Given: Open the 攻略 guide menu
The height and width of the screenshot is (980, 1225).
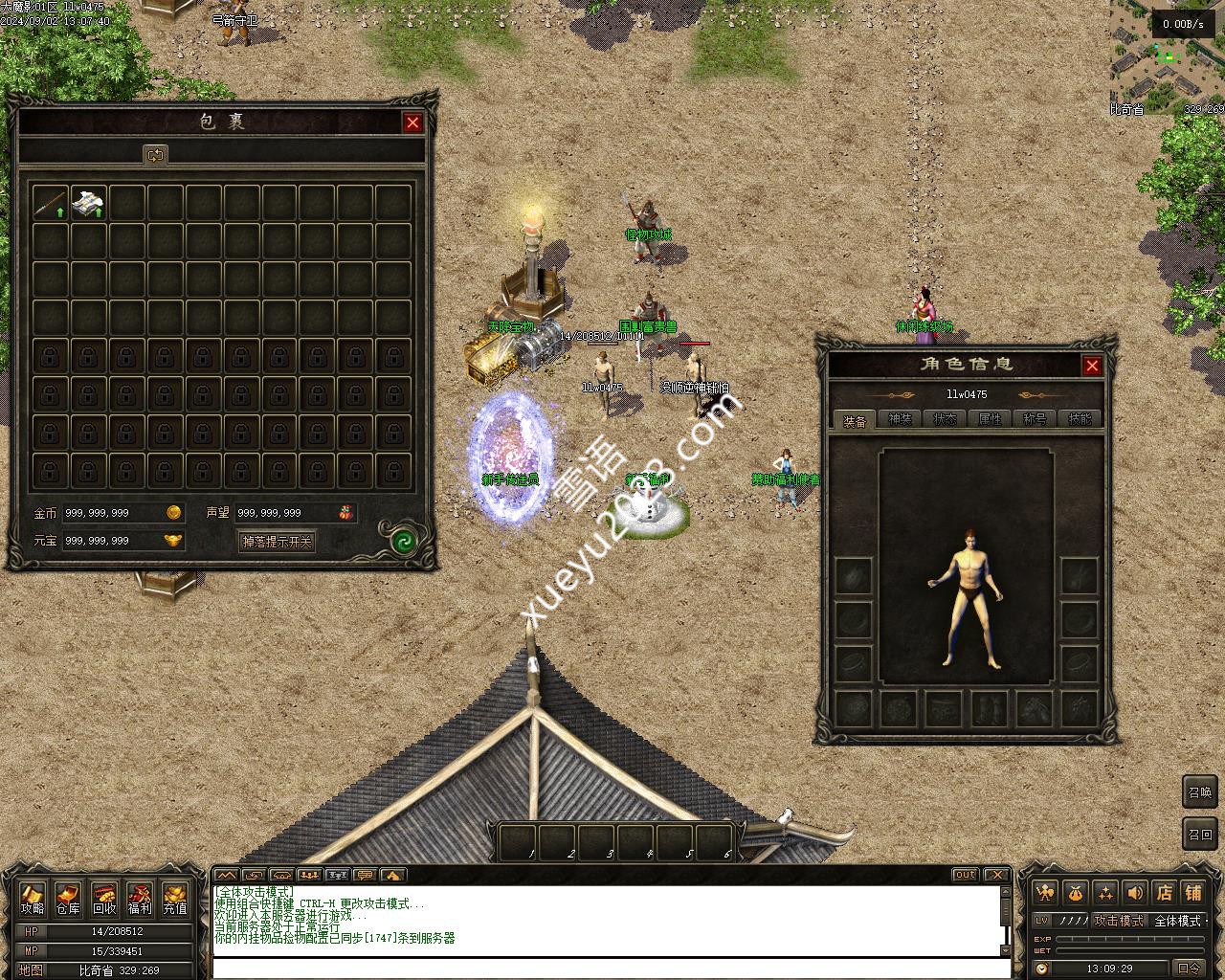Looking at the screenshot, I should tap(33, 900).
